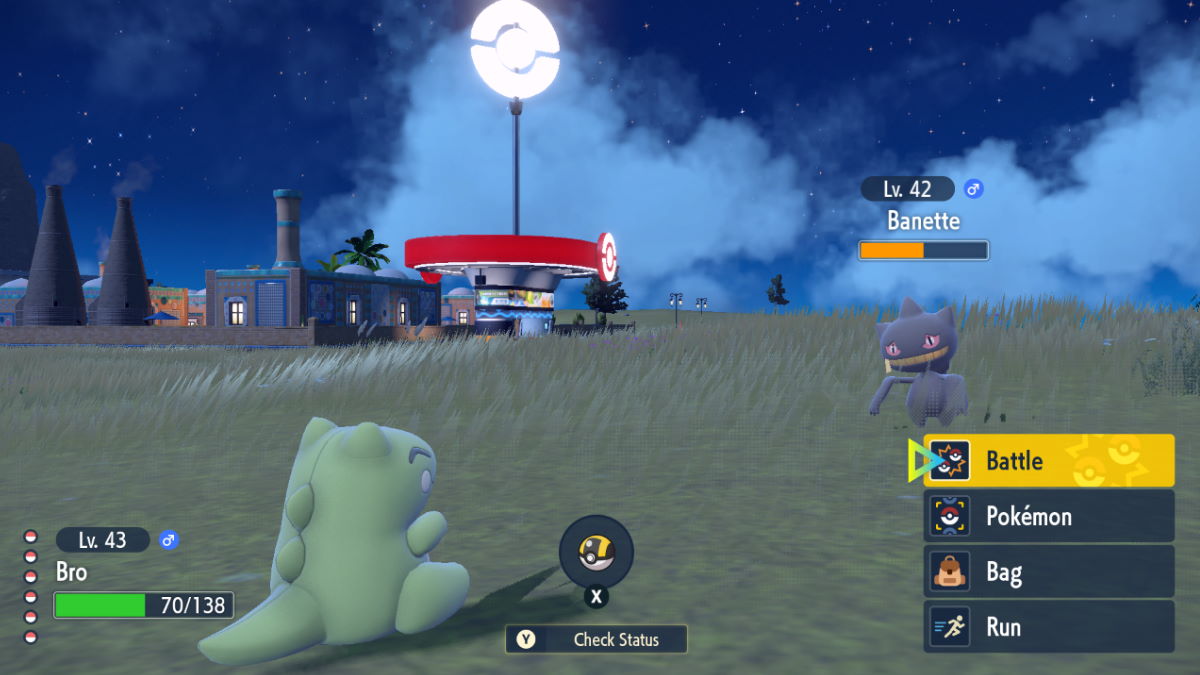
Task: Open the Bag menu
Action: pyautogui.click(x=1047, y=572)
